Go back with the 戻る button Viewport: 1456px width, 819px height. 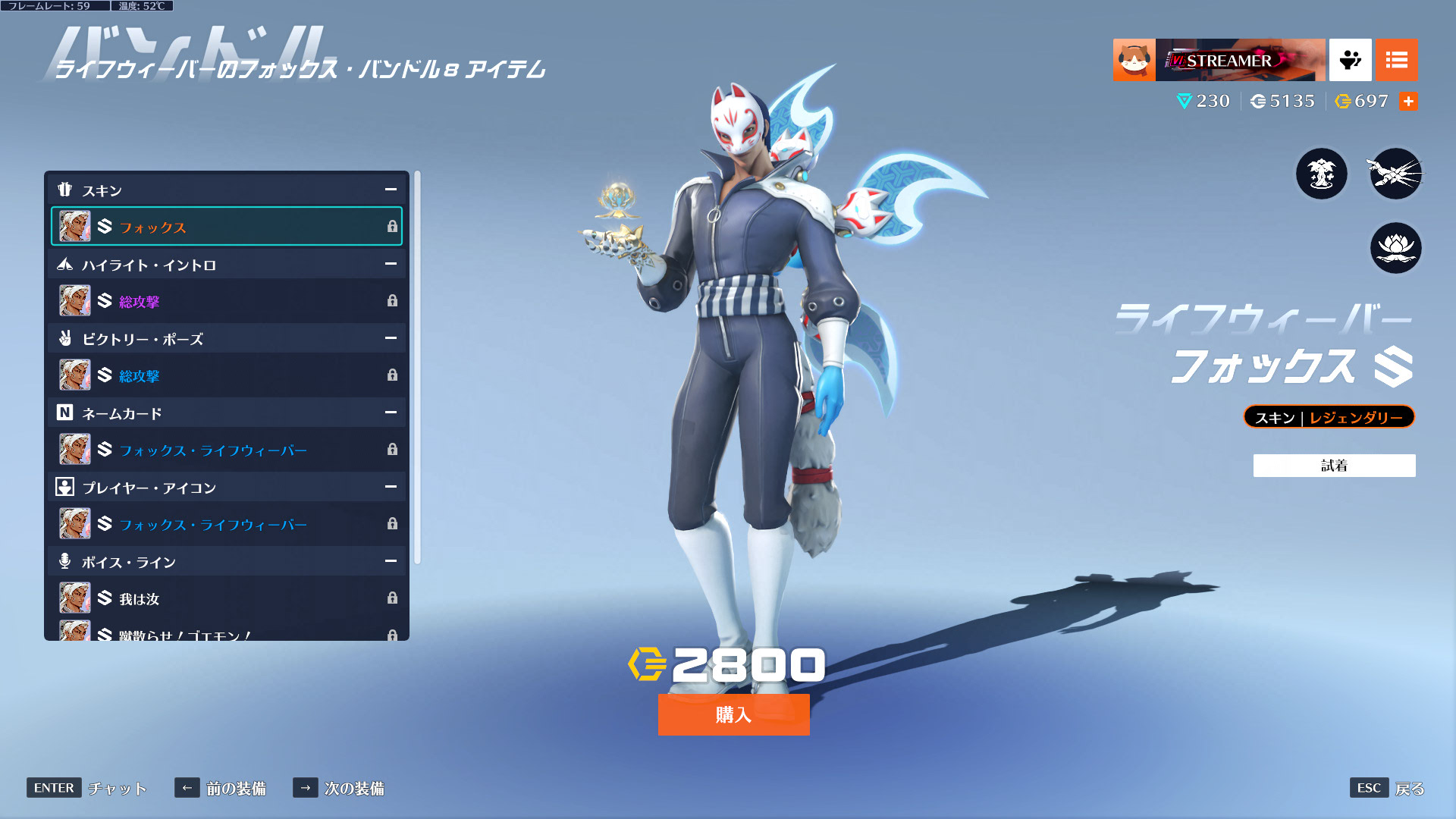(1409, 789)
